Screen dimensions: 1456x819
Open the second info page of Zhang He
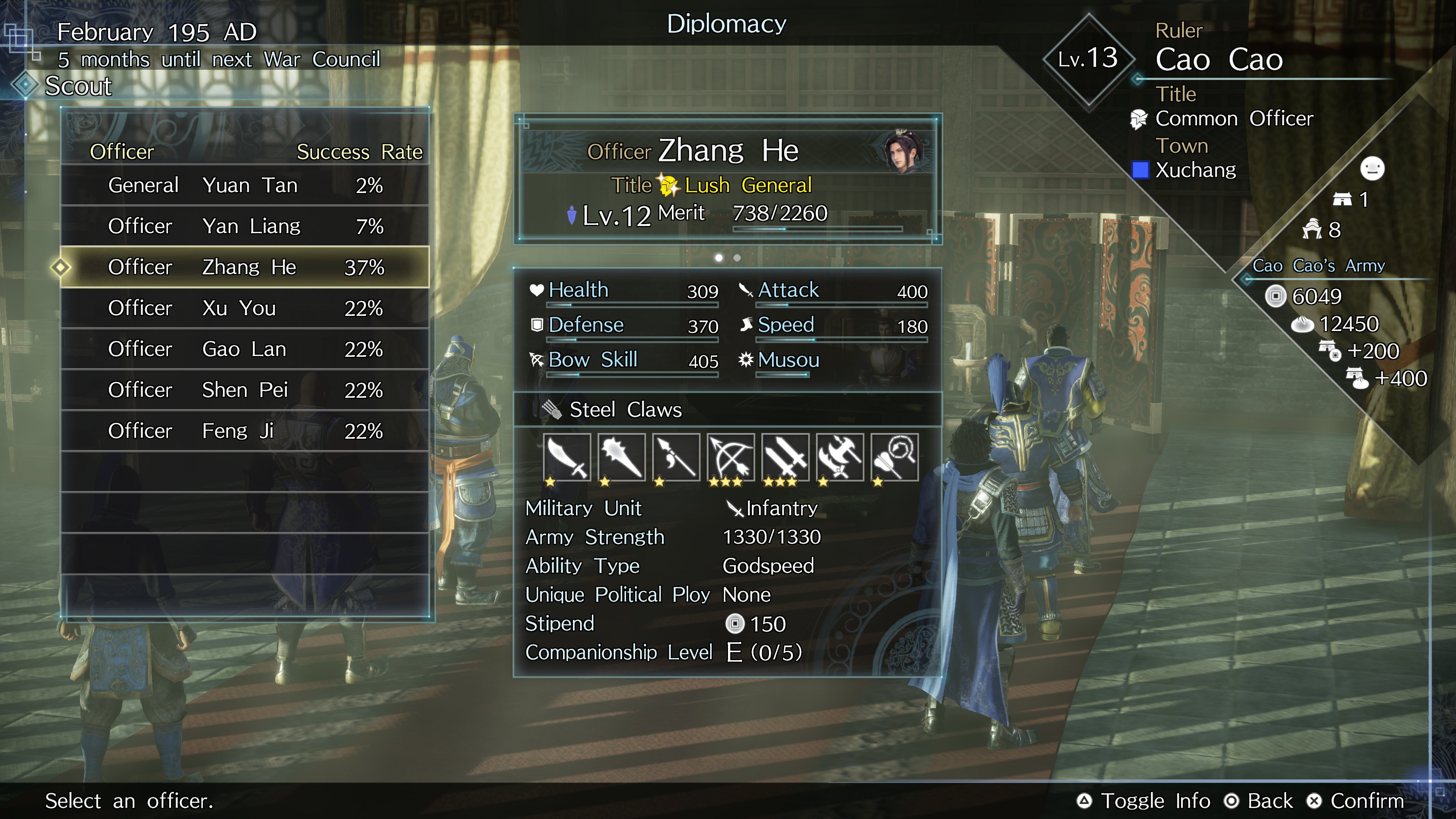tap(737, 258)
